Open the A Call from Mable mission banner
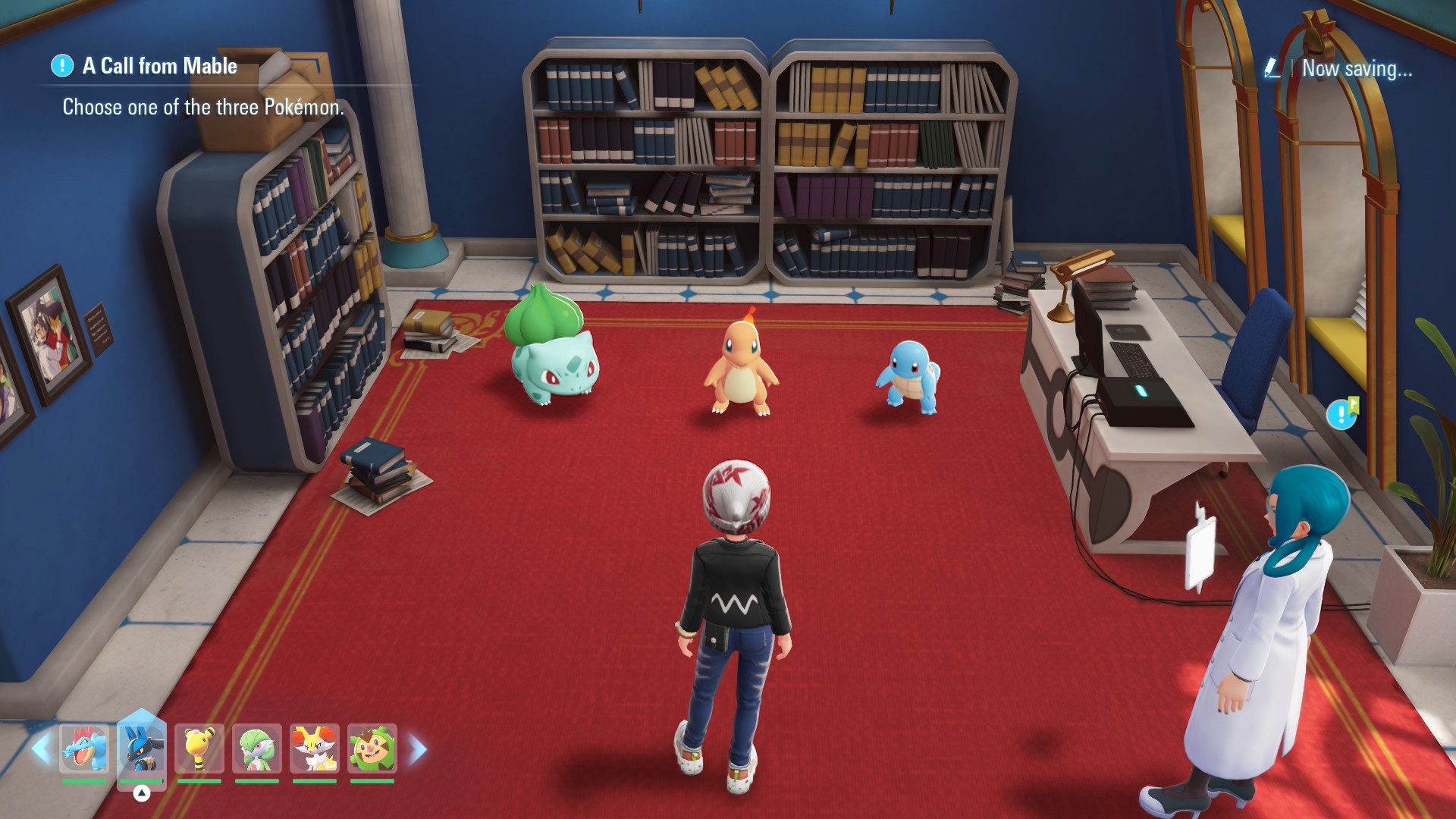This screenshot has height=819, width=1456. pos(157,67)
